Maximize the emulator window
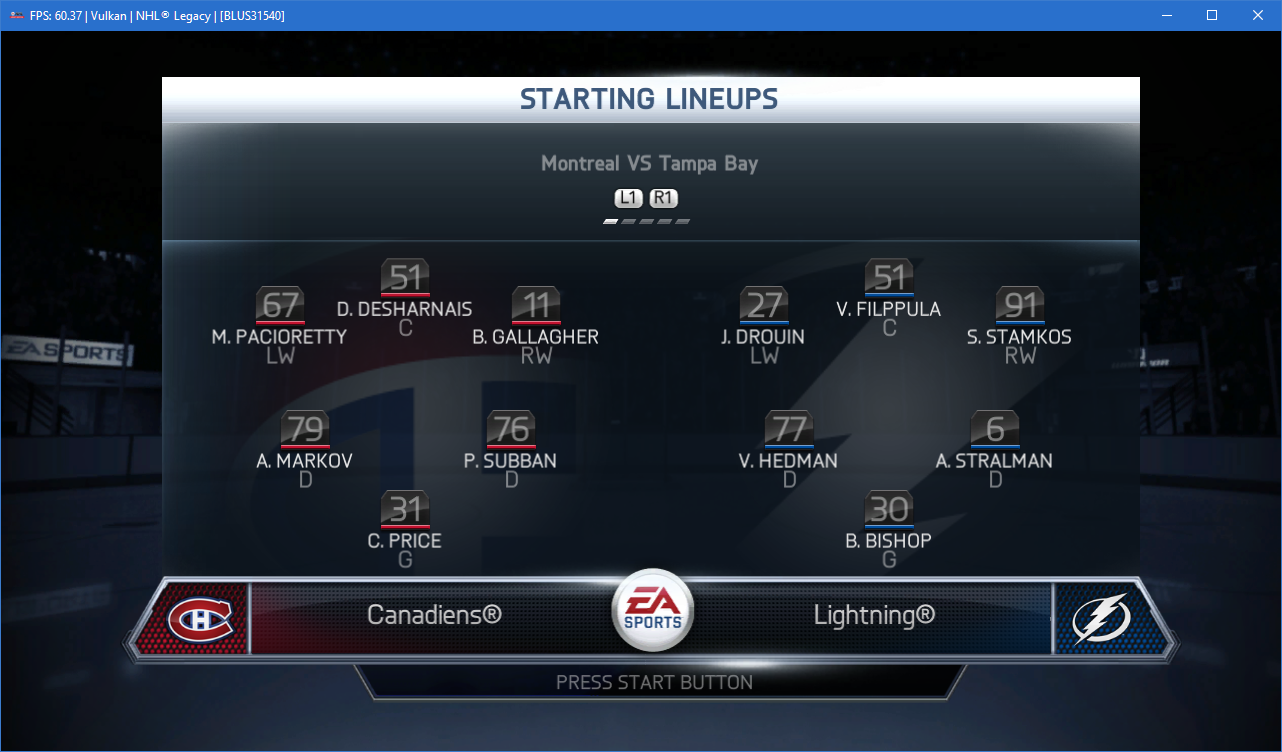 pyautogui.click(x=1212, y=15)
